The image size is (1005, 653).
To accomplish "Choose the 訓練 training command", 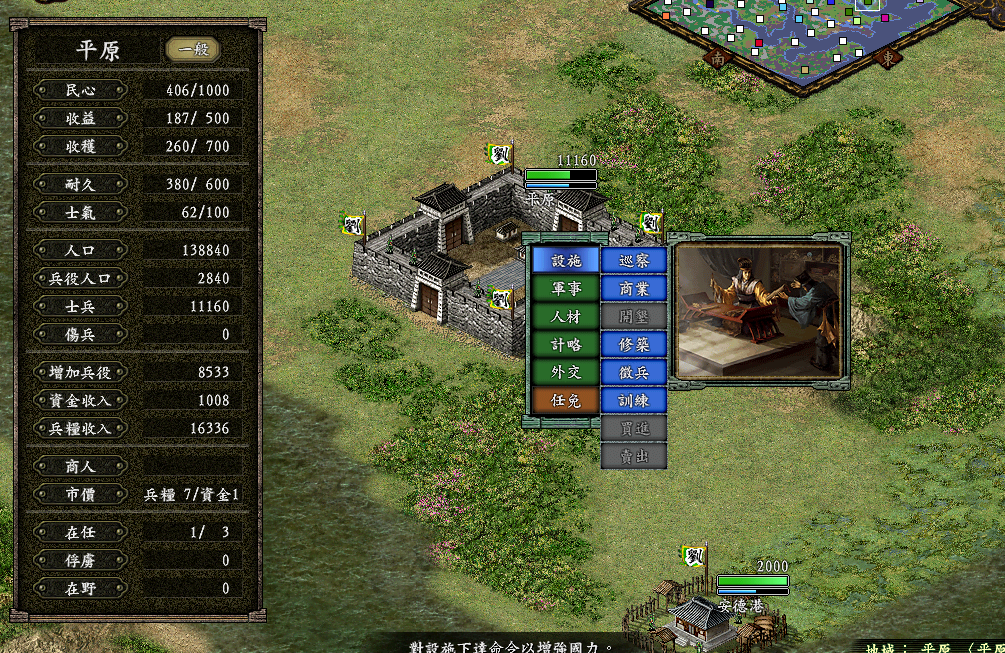I will [633, 400].
